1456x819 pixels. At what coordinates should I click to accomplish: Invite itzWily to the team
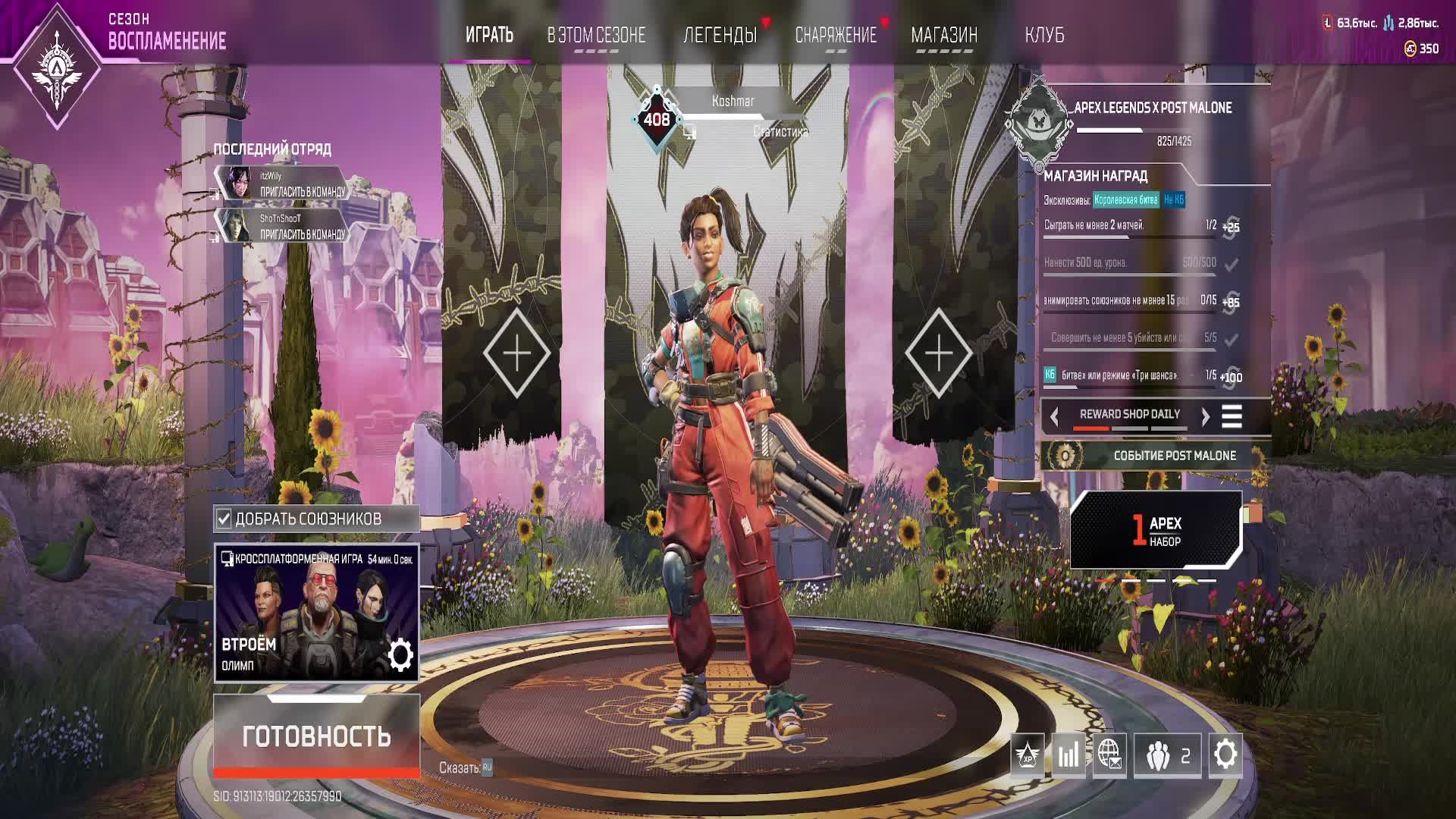pyautogui.click(x=302, y=192)
